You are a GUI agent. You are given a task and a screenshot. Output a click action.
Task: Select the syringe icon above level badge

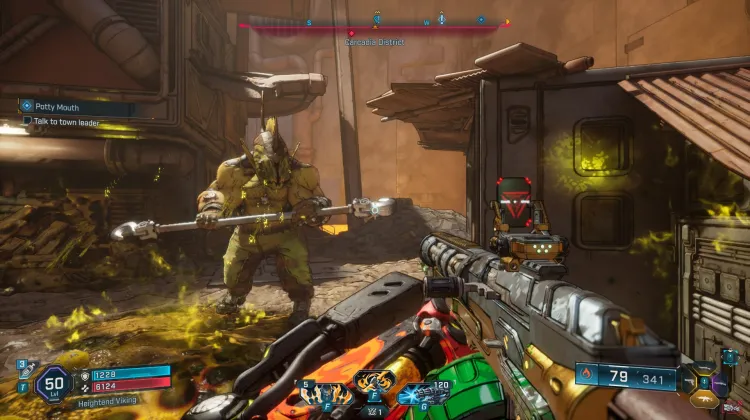25,371
